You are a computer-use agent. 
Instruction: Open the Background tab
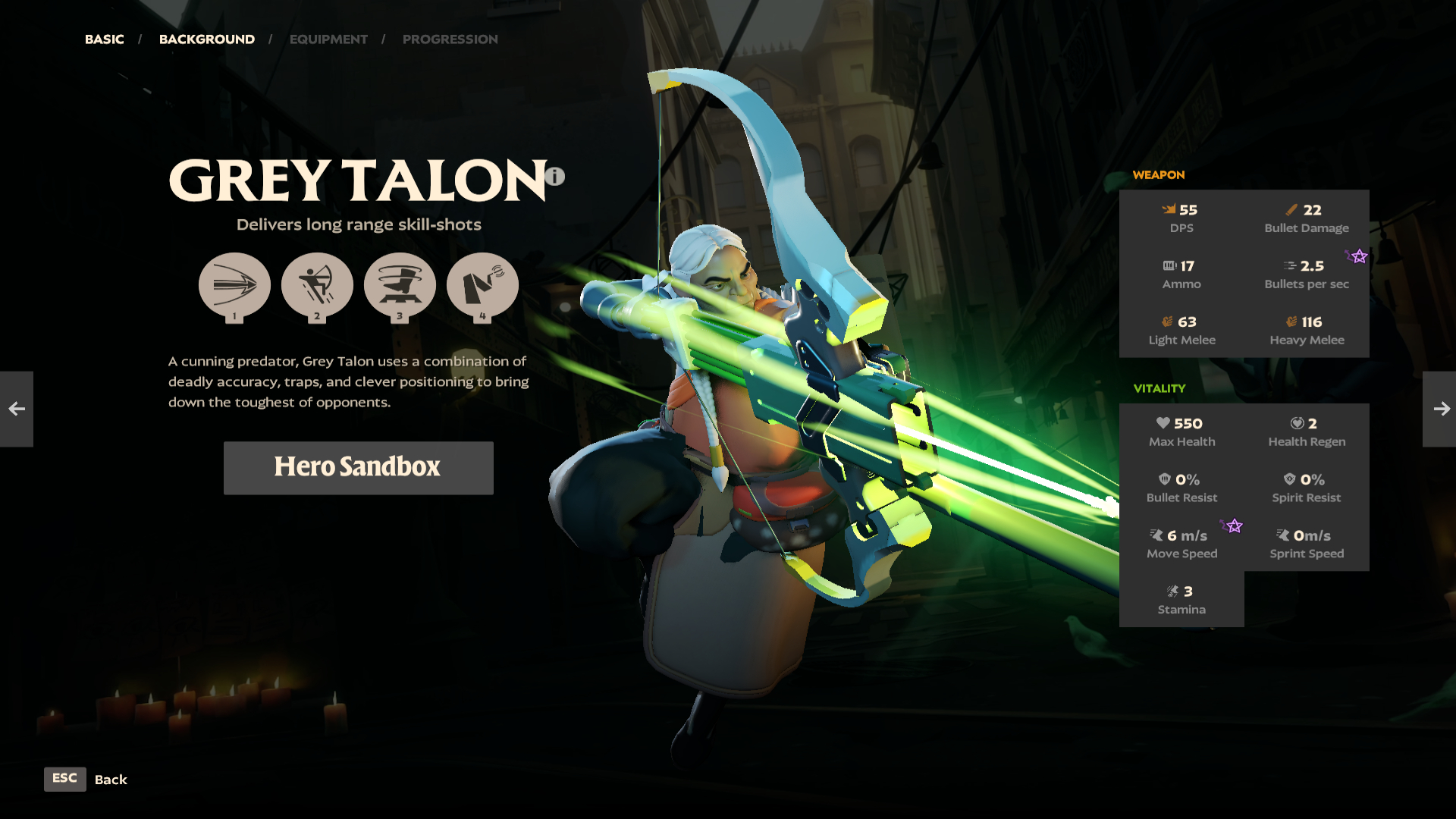[x=206, y=39]
